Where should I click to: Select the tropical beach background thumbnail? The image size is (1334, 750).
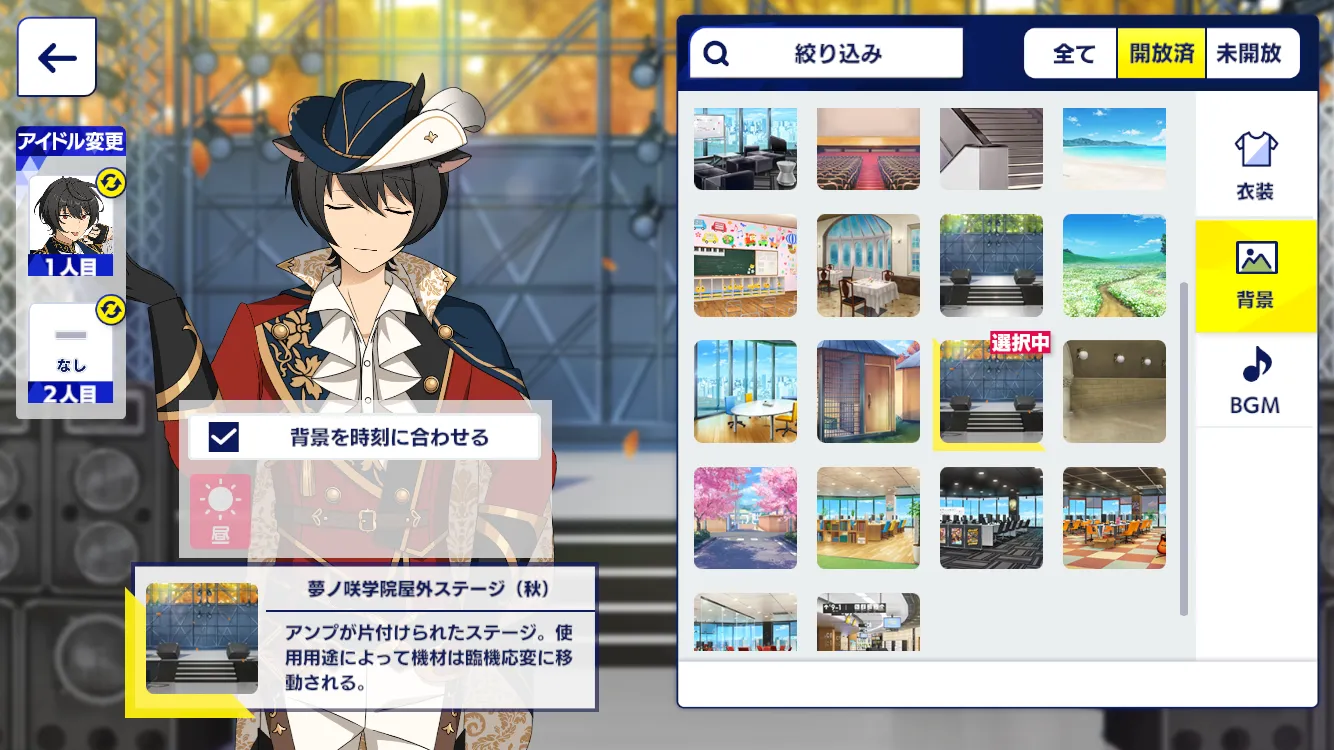coord(1114,149)
